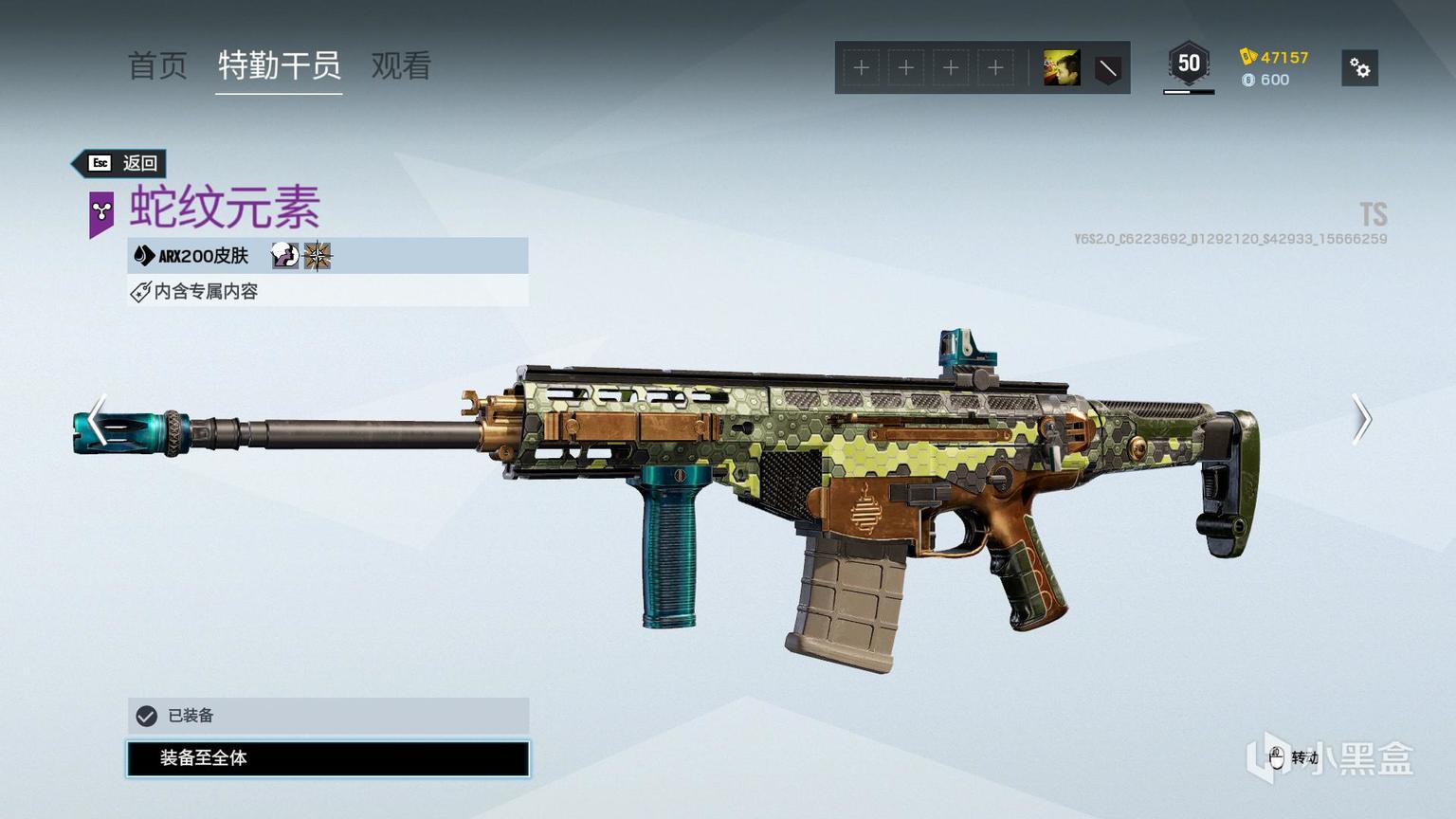Open the player avatar profile
This screenshot has width=1456, height=819.
tap(1062, 68)
